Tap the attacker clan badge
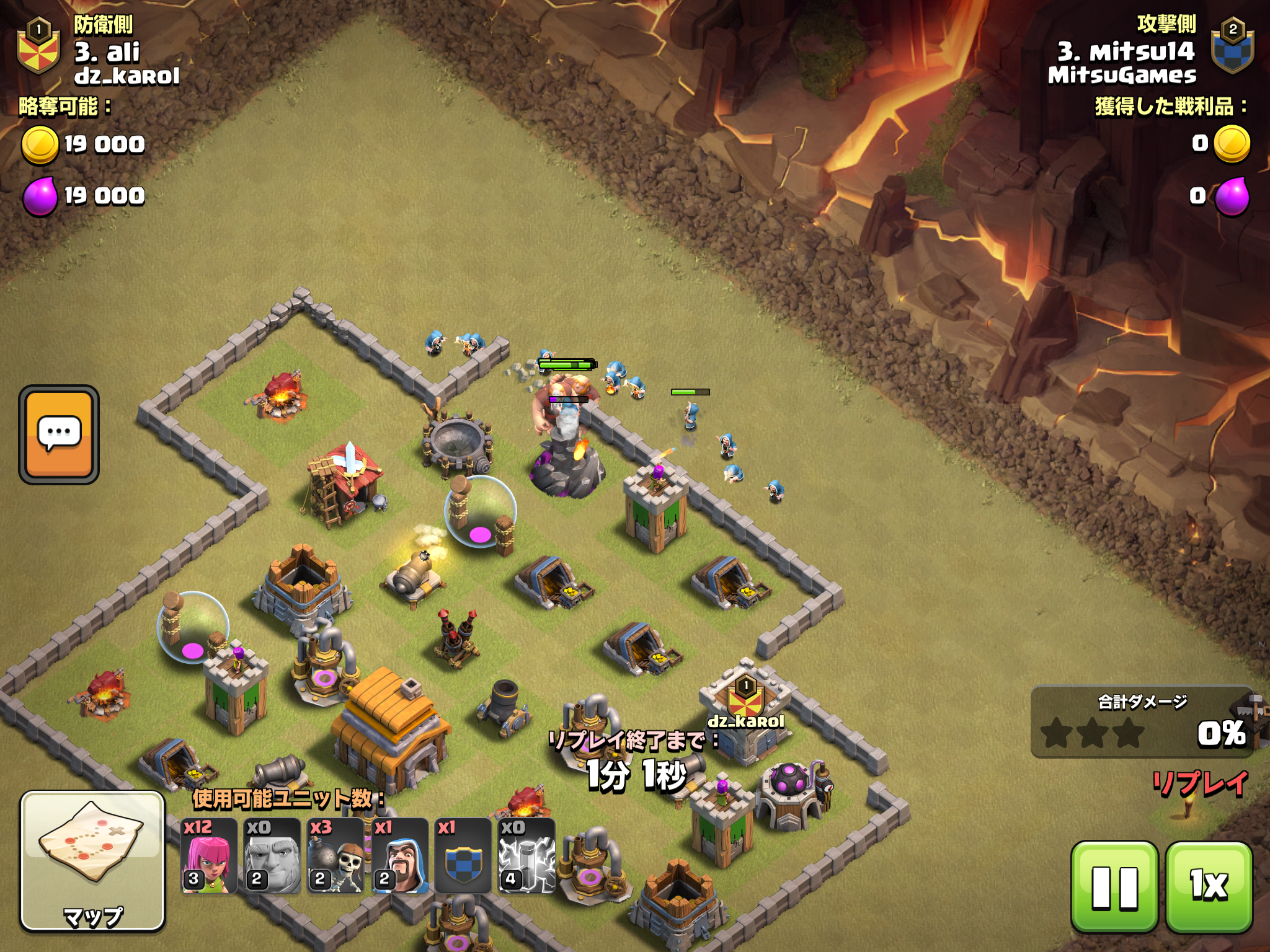Image resolution: width=1270 pixels, height=952 pixels. click(1232, 47)
